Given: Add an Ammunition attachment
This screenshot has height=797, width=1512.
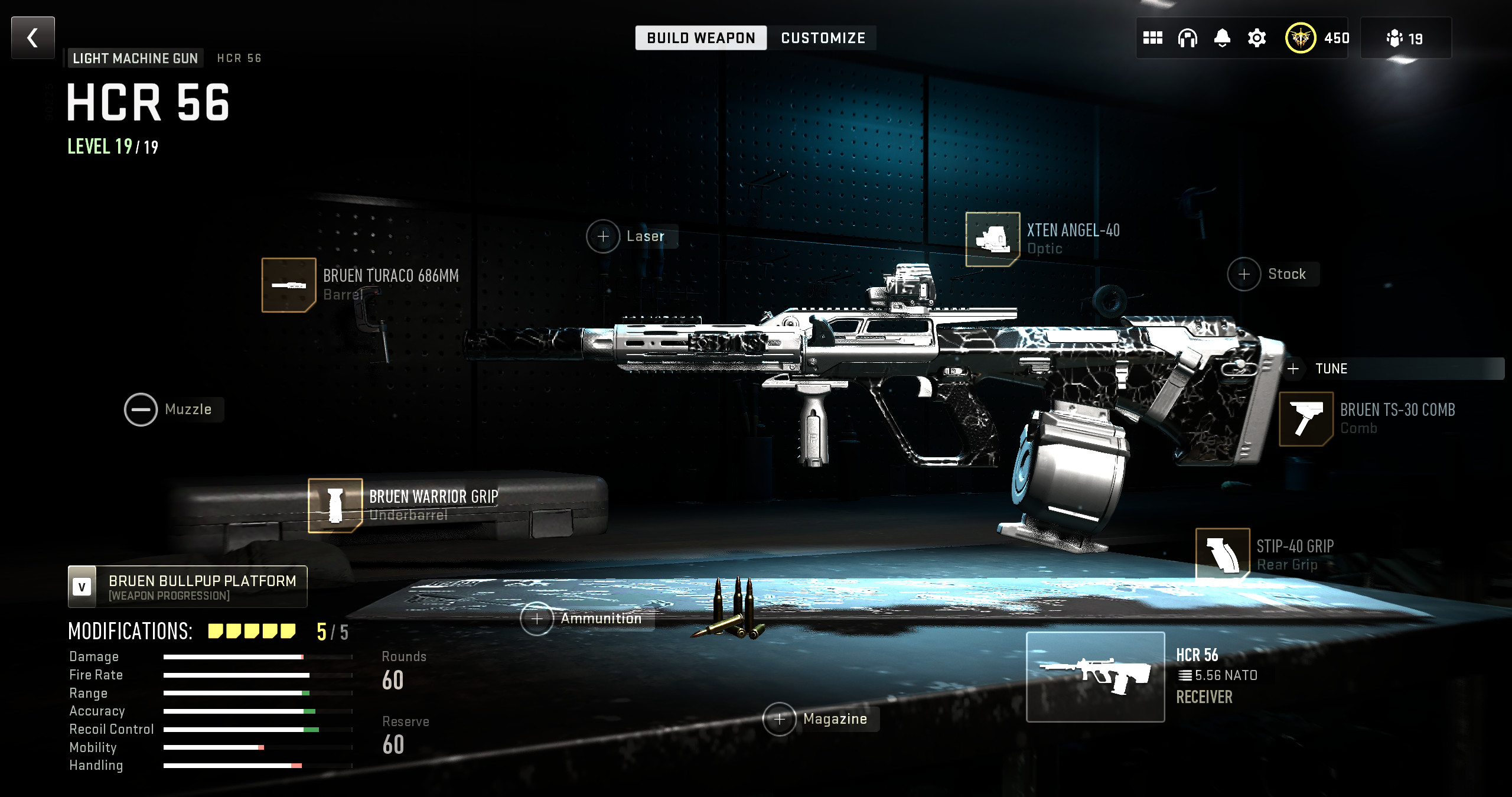Looking at the screenshot, I should point(537,619).
